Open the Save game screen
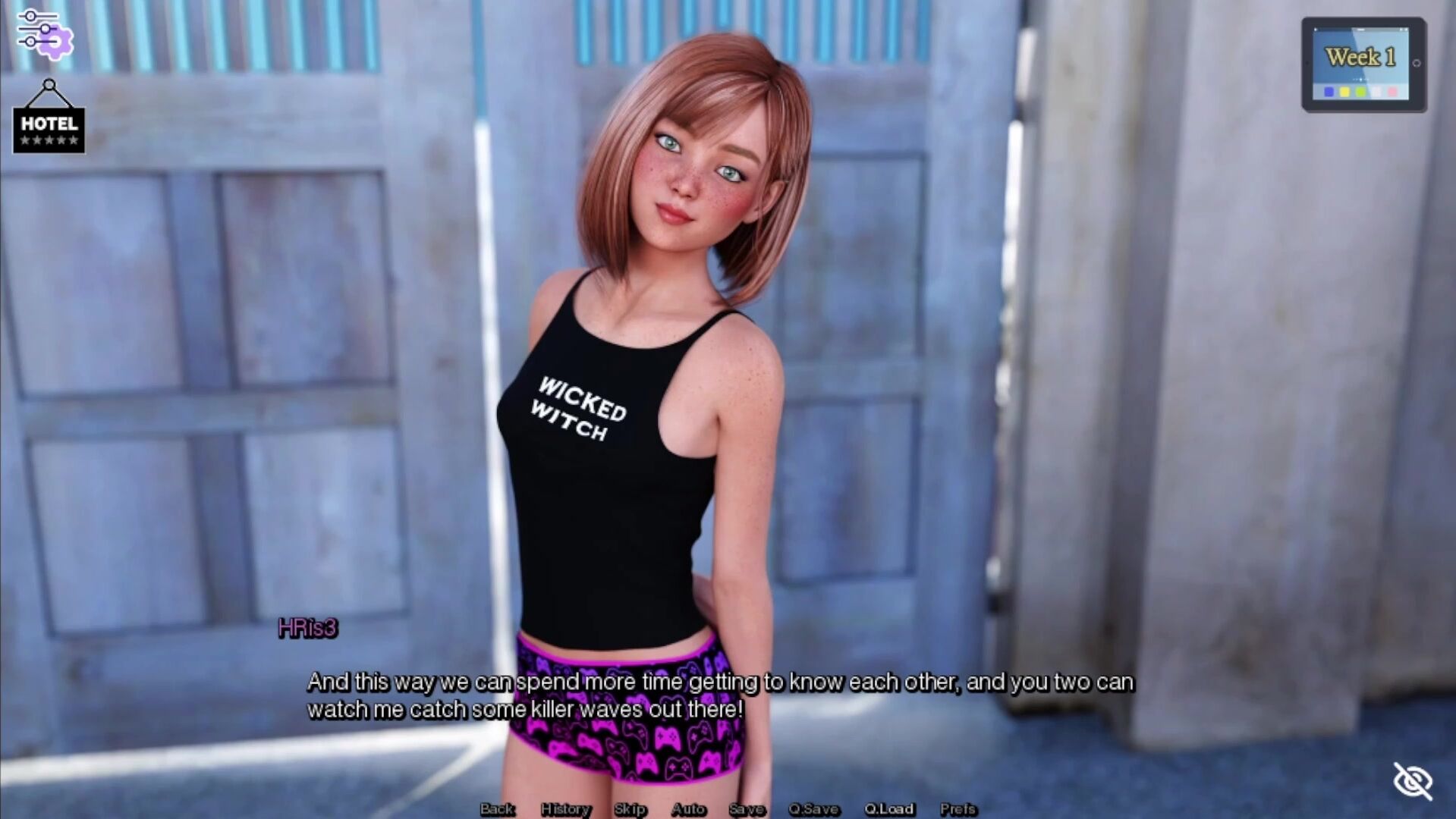This screenshot has width=1456, height=819. coord(747,809)
